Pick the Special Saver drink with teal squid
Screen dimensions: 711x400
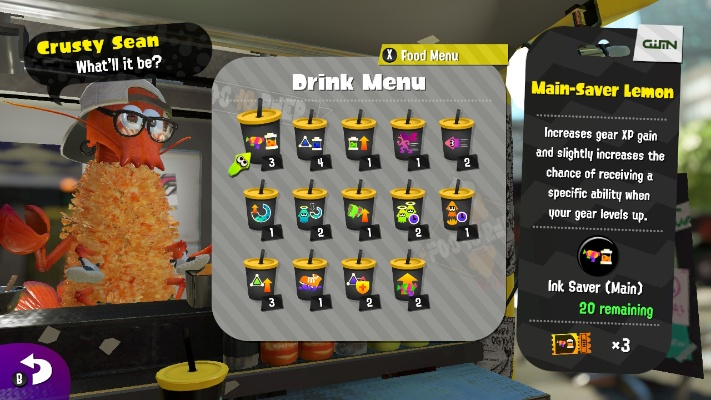pos(309,208)
